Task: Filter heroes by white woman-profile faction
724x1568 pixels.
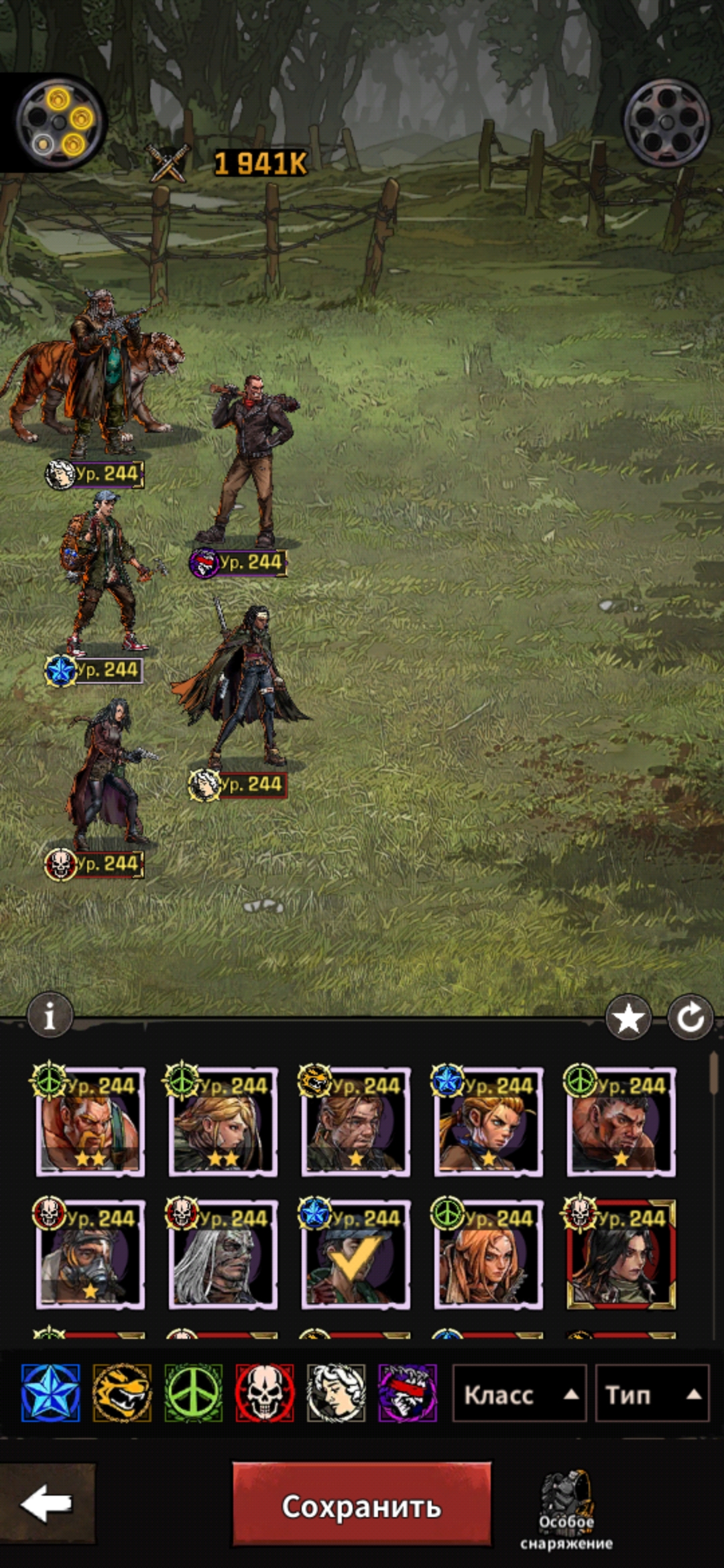Action: point(336,1393)
